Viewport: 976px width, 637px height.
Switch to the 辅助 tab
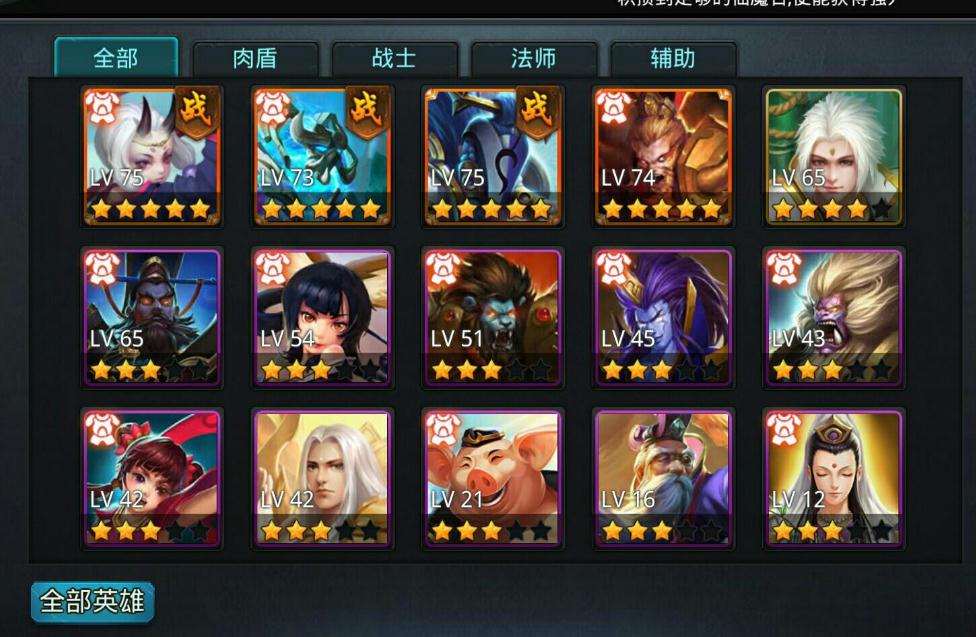tap(672, 59)
